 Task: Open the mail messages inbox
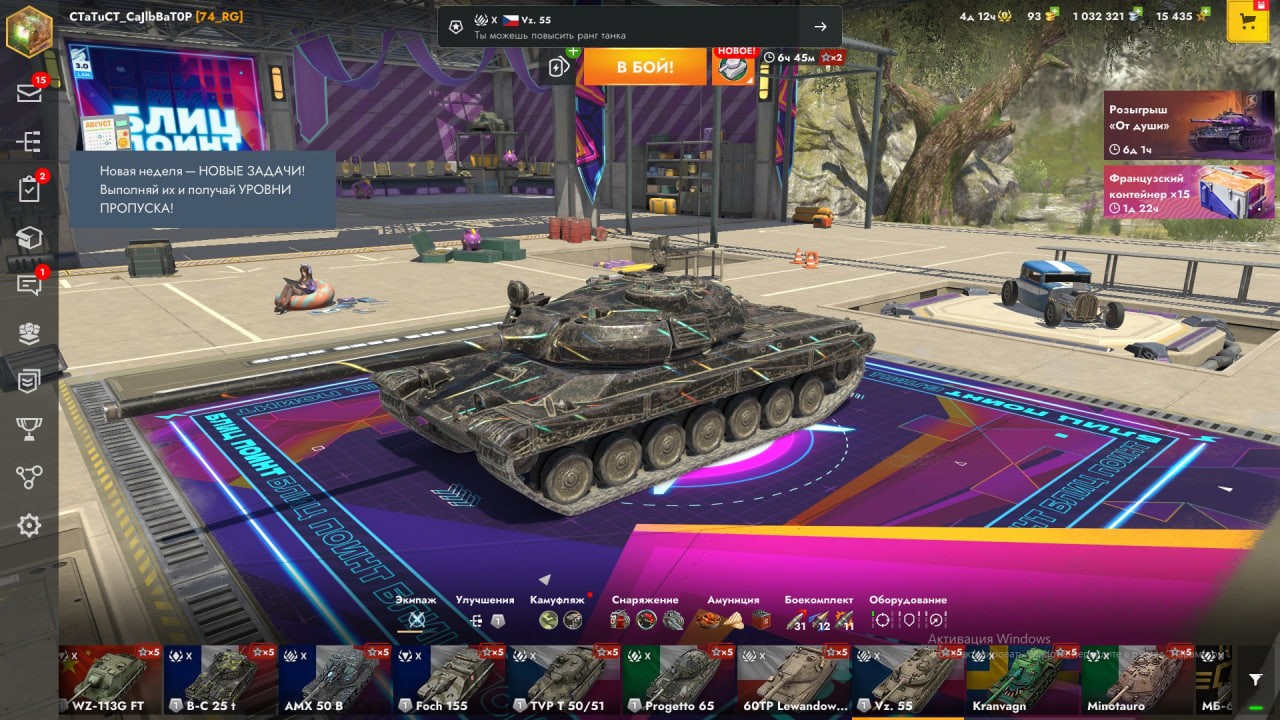click(x=29, y=93)
